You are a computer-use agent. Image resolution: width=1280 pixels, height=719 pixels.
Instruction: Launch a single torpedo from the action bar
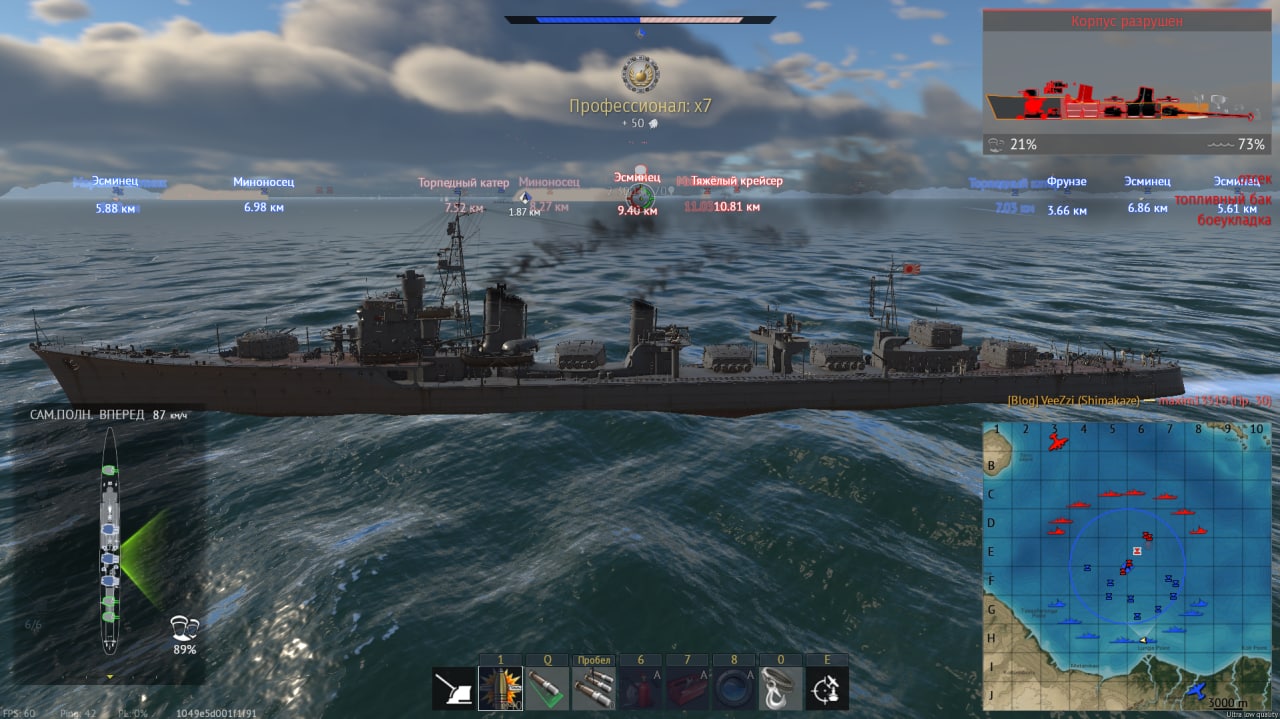click(x=547, y=689)
